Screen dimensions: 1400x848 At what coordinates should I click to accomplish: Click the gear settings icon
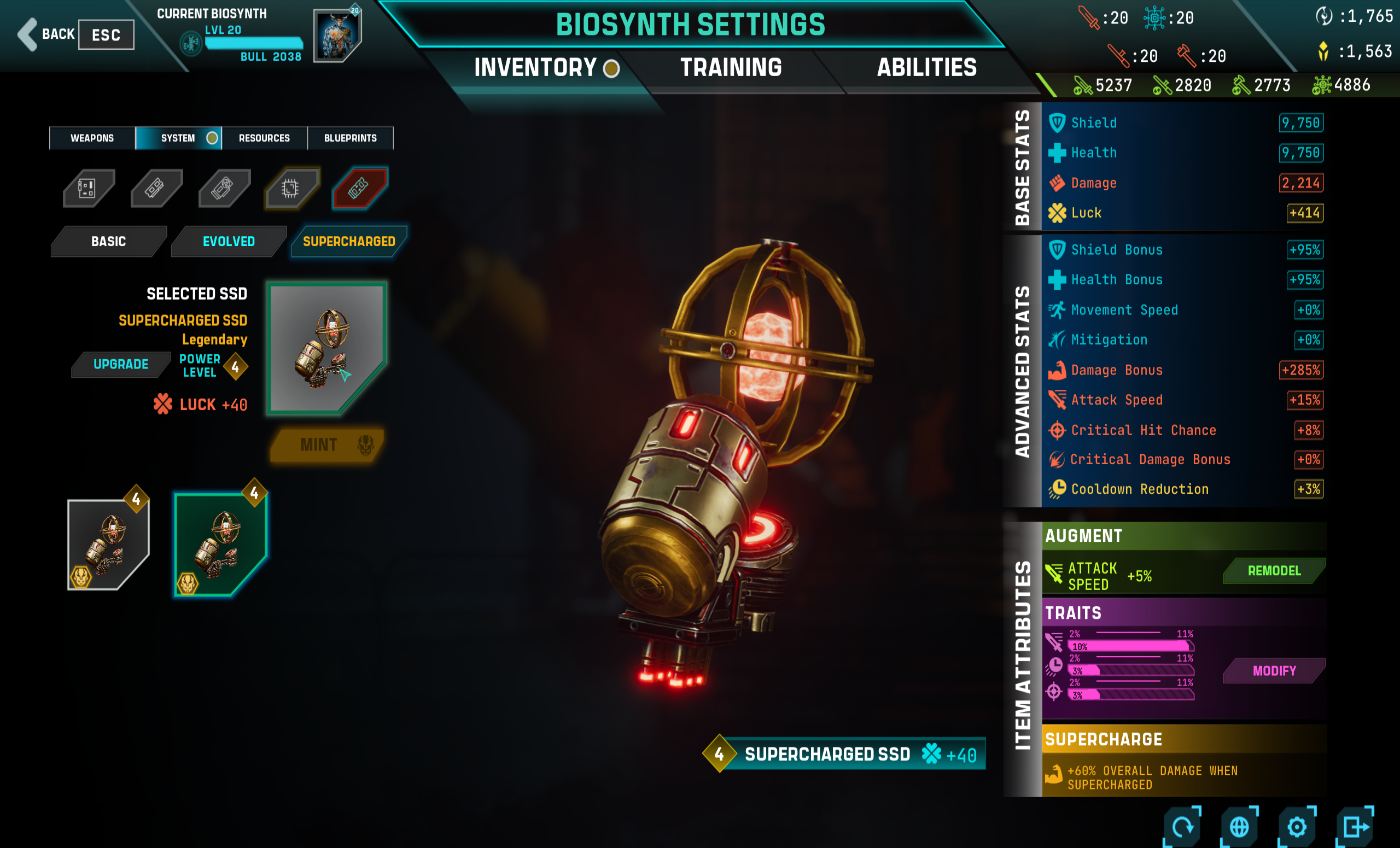coord(1297,827)
